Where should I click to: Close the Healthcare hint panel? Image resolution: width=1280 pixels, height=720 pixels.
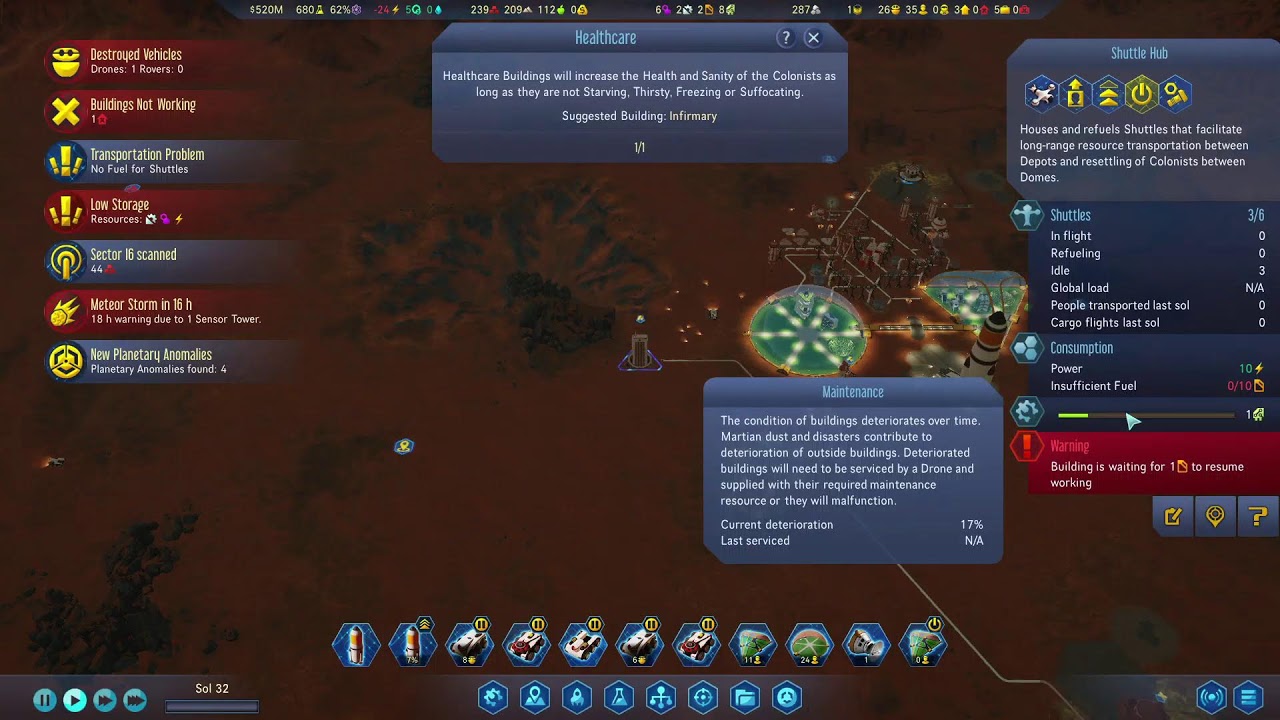click(x=813, y=38)
